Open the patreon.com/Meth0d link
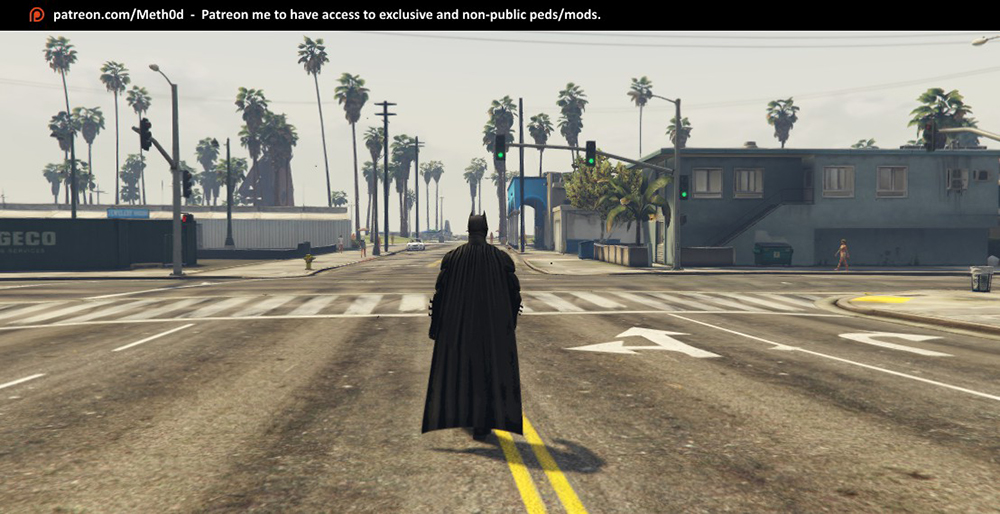 [x=118, y=15]
